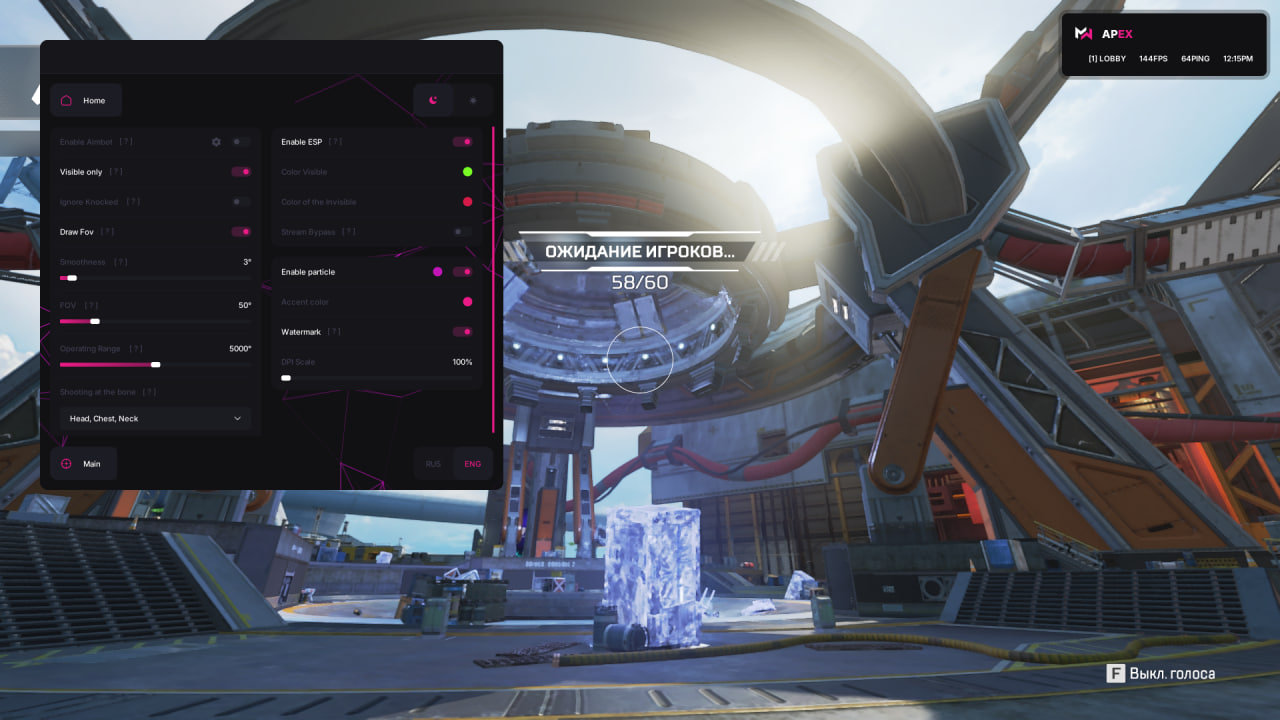Pick the green Color Visible swatch
The height and width of the screenshot is (720, 1280).
(467, 172)
